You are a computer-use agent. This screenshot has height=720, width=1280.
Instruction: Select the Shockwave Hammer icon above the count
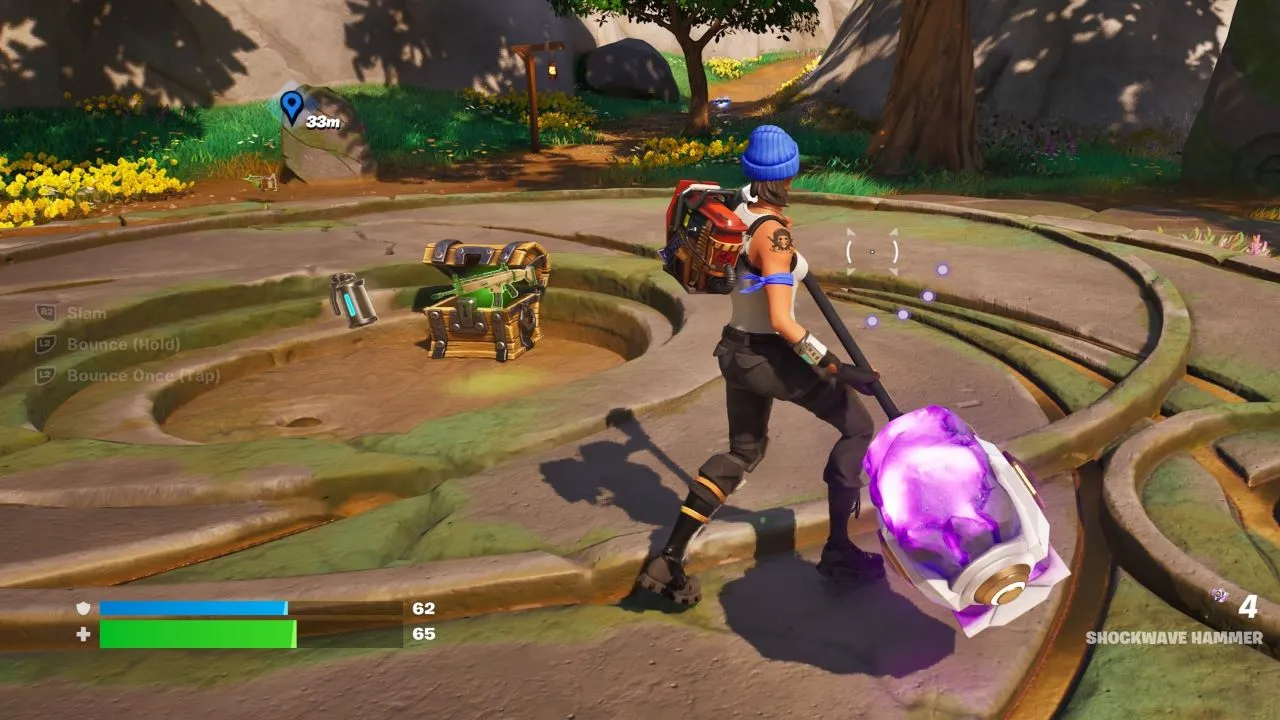(x=1219, y=596)
